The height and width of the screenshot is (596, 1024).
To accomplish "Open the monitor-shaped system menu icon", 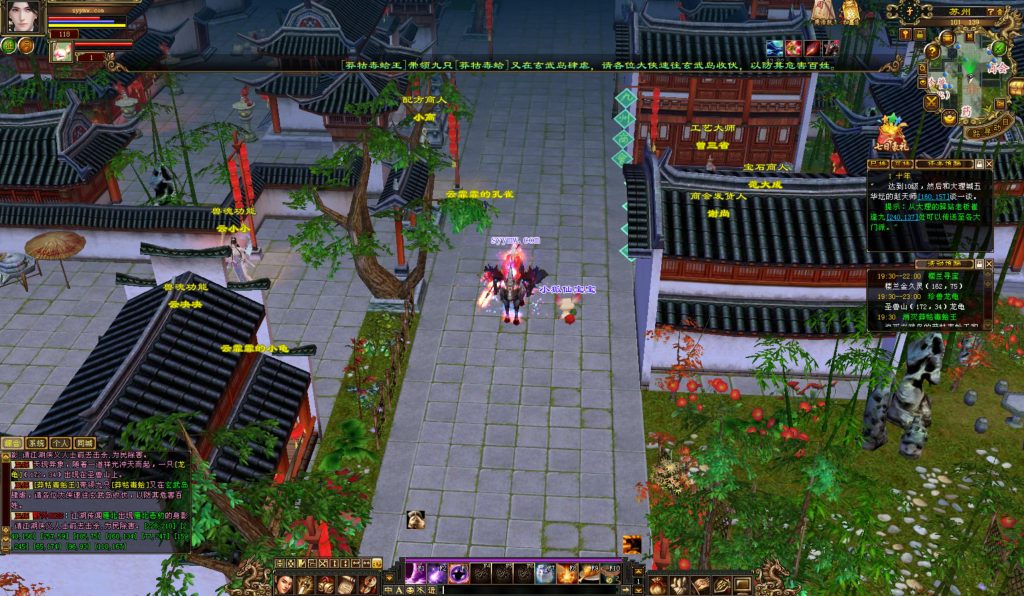I will [743, 584].
